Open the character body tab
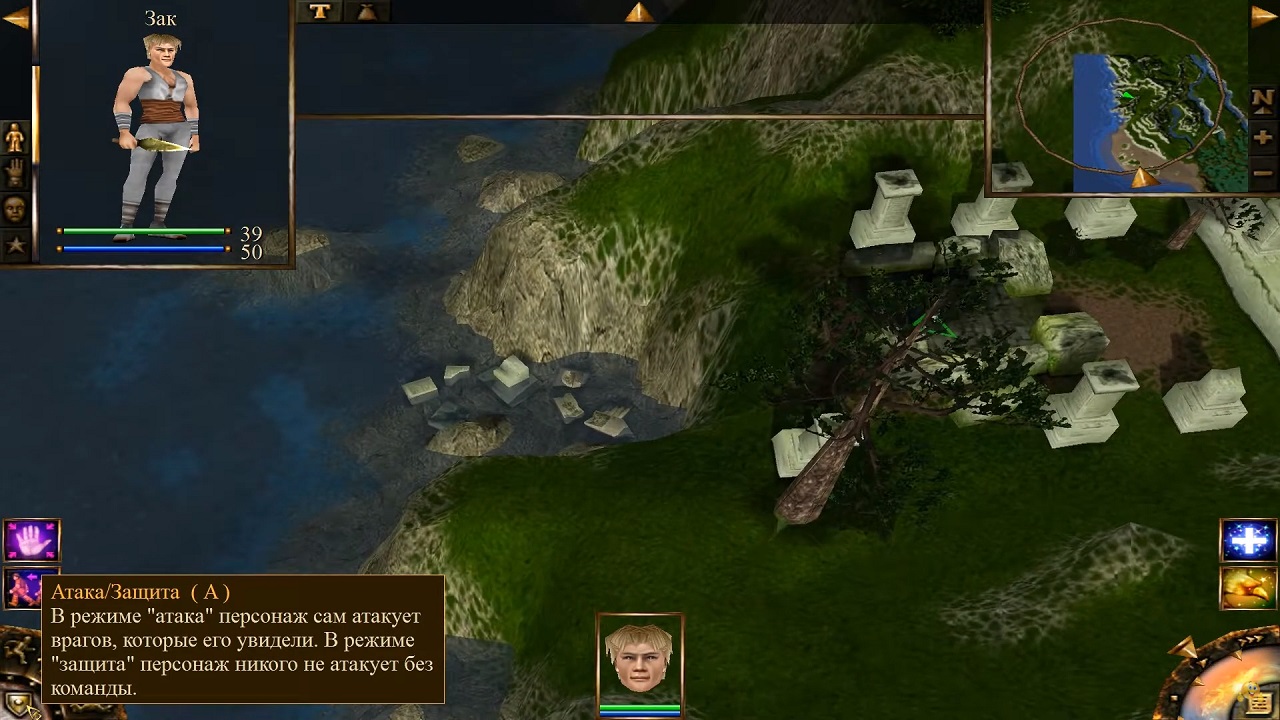Viewport: 1280px width, 720px height. [x=15, y=137]
